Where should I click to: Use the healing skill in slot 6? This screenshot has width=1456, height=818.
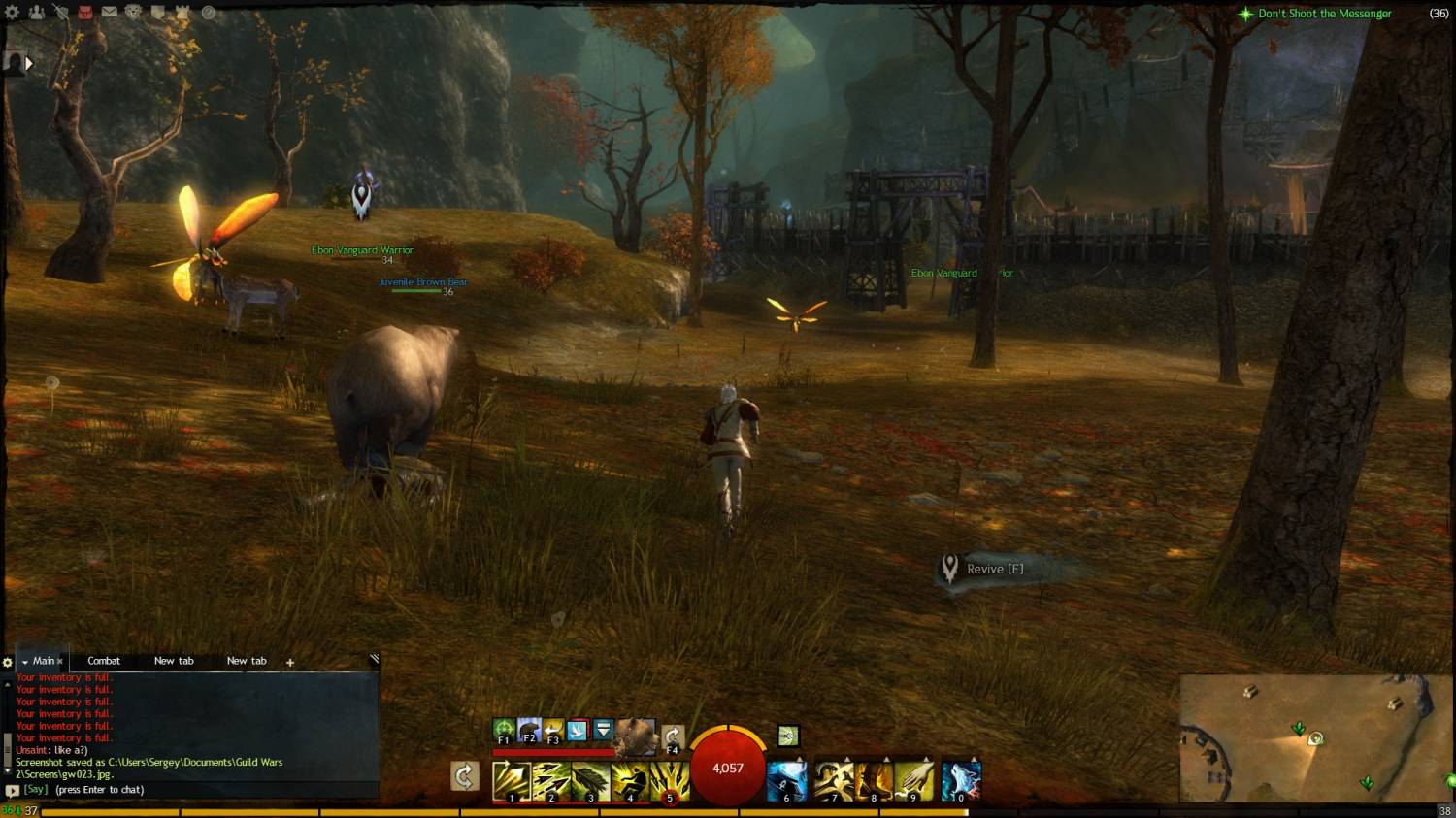pyautogui.click(x=786, y=781)
